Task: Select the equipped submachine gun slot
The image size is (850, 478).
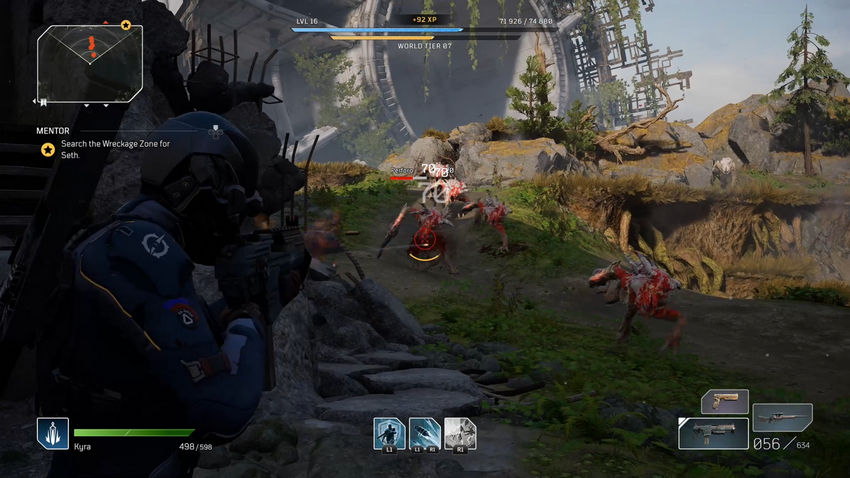Action: (x=713, y=433)
